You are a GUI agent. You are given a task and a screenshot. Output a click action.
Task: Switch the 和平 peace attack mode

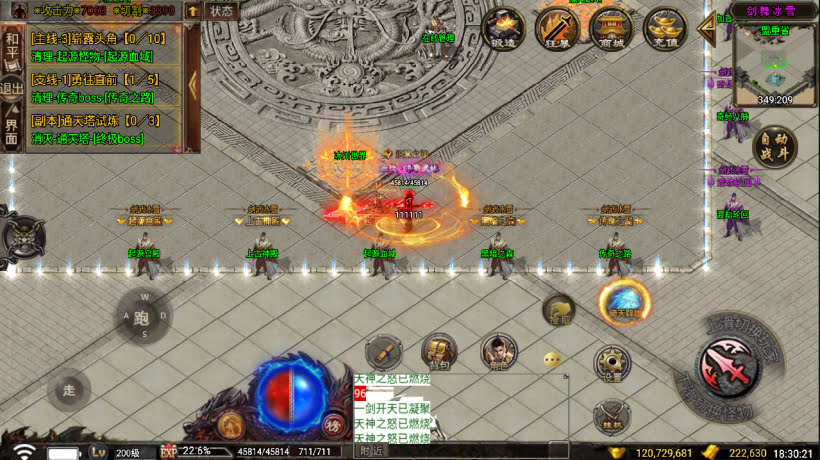12,47
